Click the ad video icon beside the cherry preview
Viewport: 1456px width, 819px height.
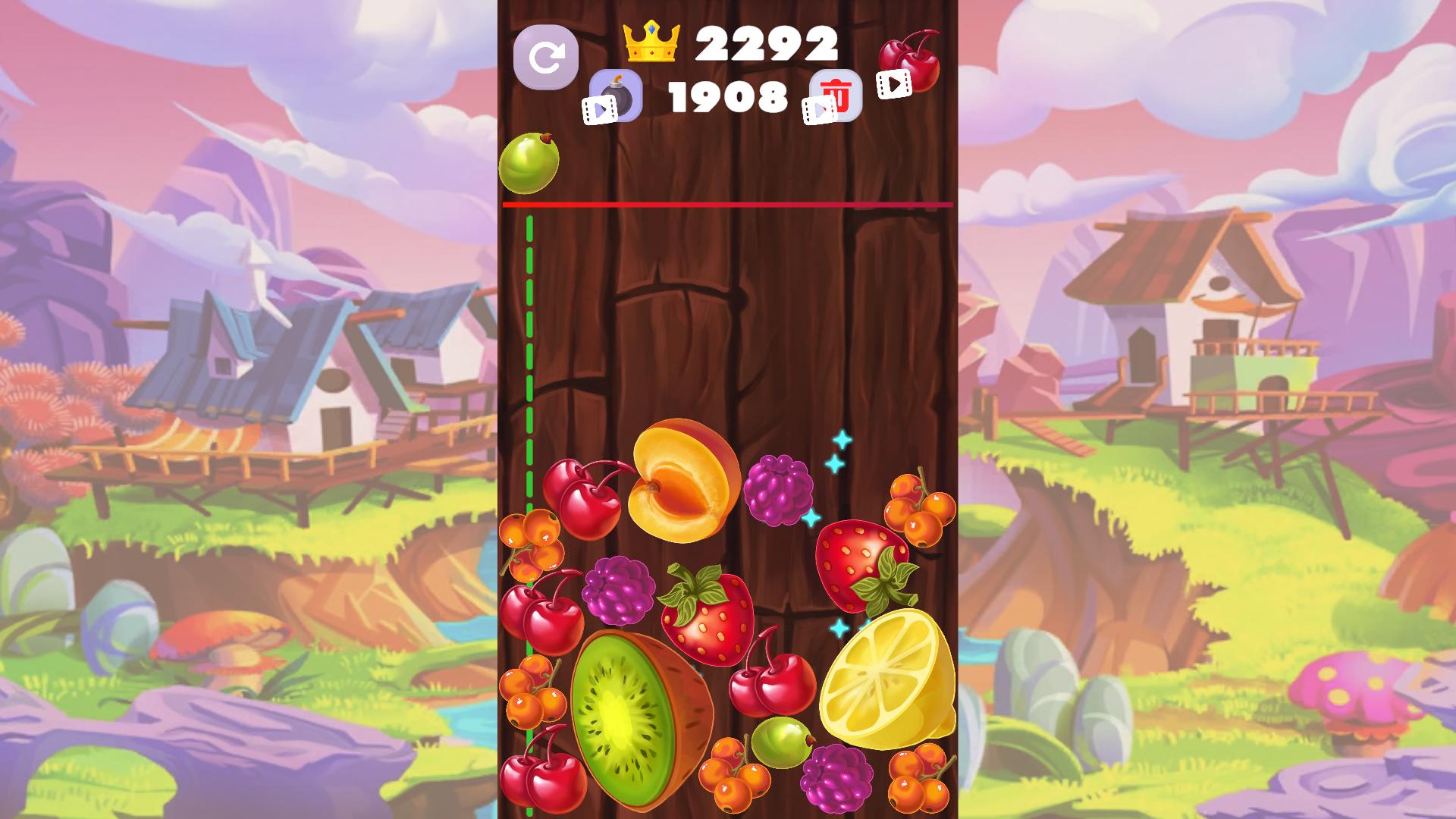click(x=893, y=85)
